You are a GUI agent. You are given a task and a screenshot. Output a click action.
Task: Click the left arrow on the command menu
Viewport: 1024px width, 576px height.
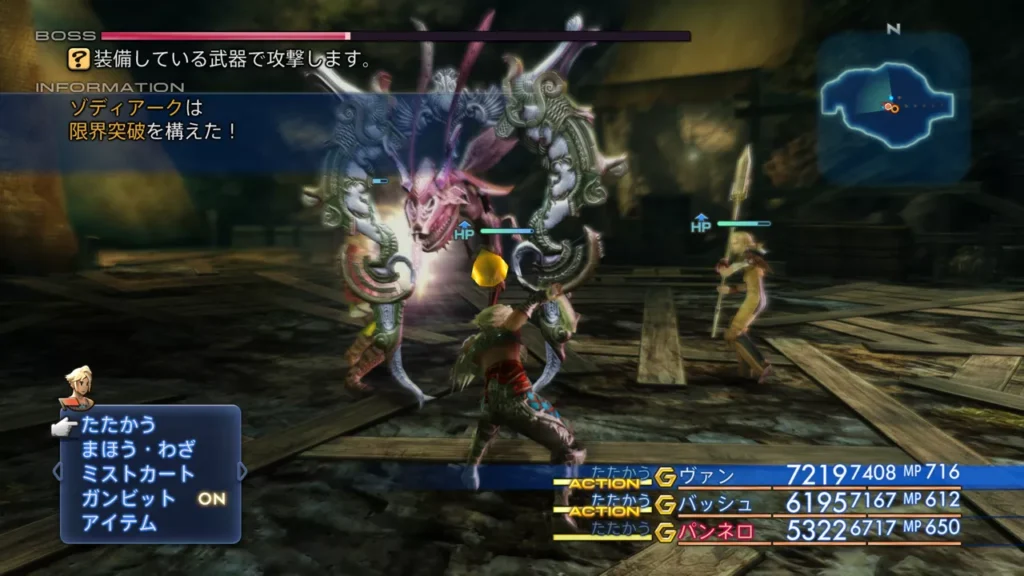click(x=57, y=470)
